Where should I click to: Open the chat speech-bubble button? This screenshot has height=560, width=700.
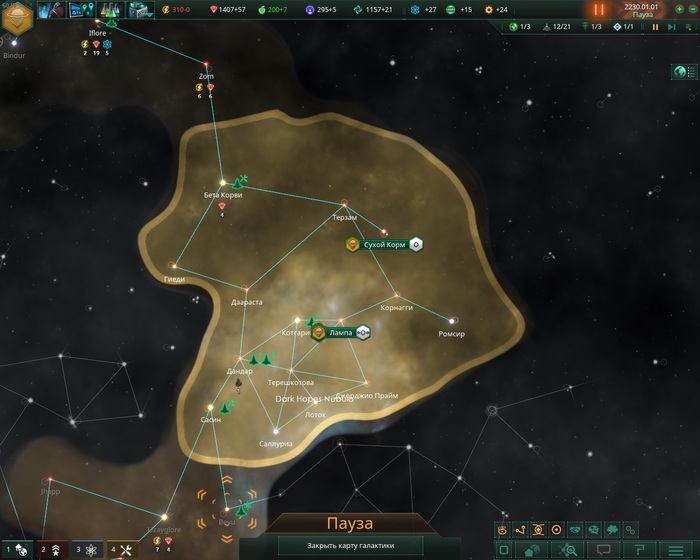pos(603,550)
